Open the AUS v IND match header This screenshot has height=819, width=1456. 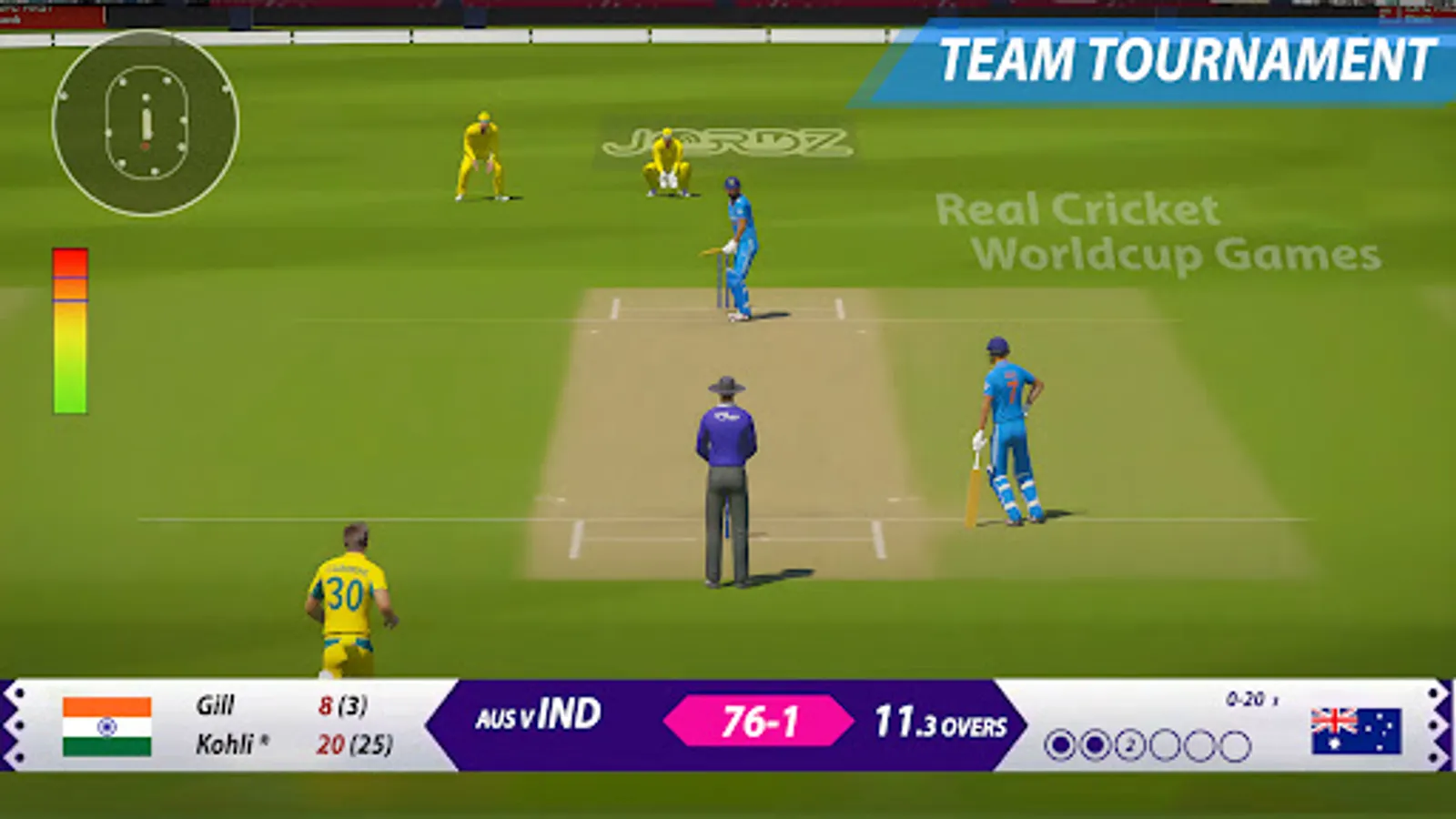537,717
